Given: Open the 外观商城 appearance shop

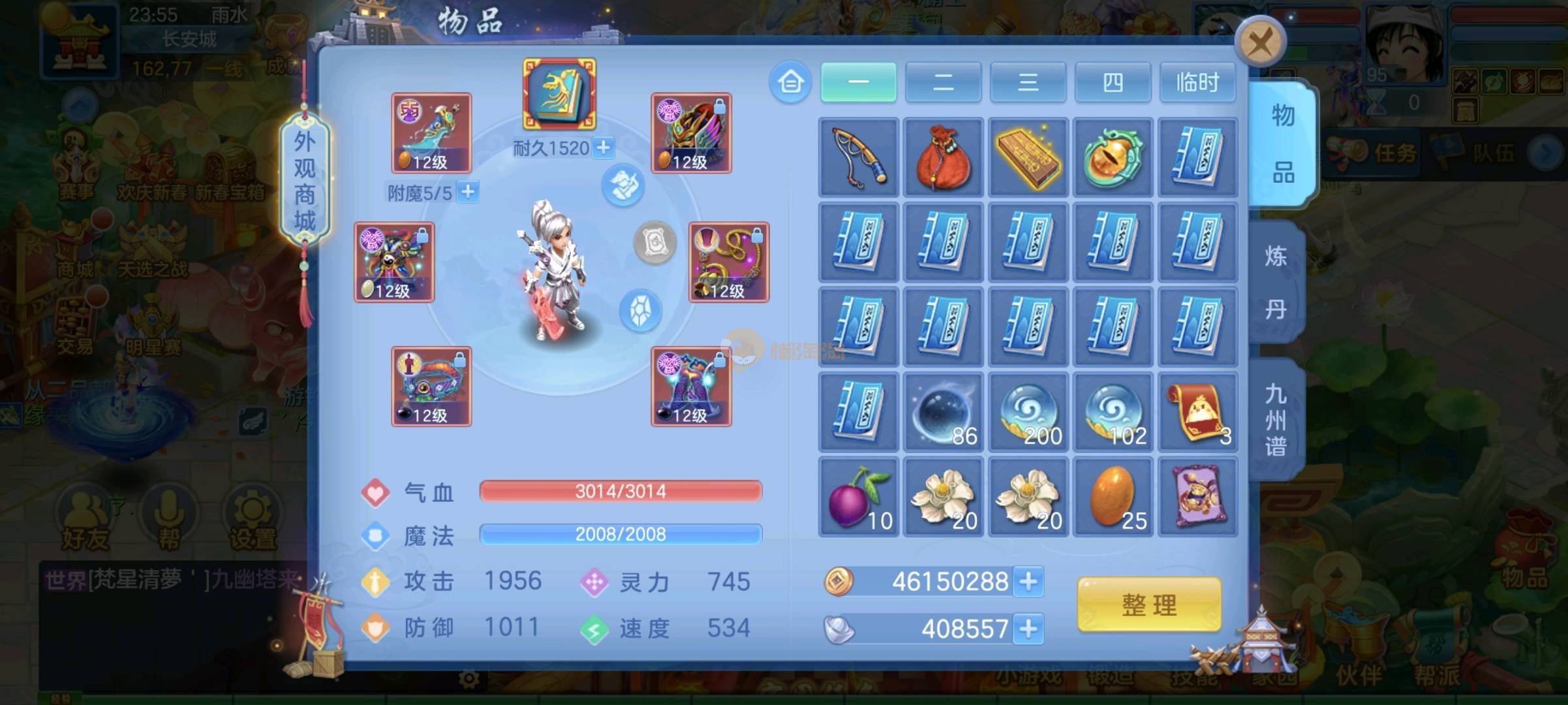Looking at the screenshot, I should tap(305, 181).
